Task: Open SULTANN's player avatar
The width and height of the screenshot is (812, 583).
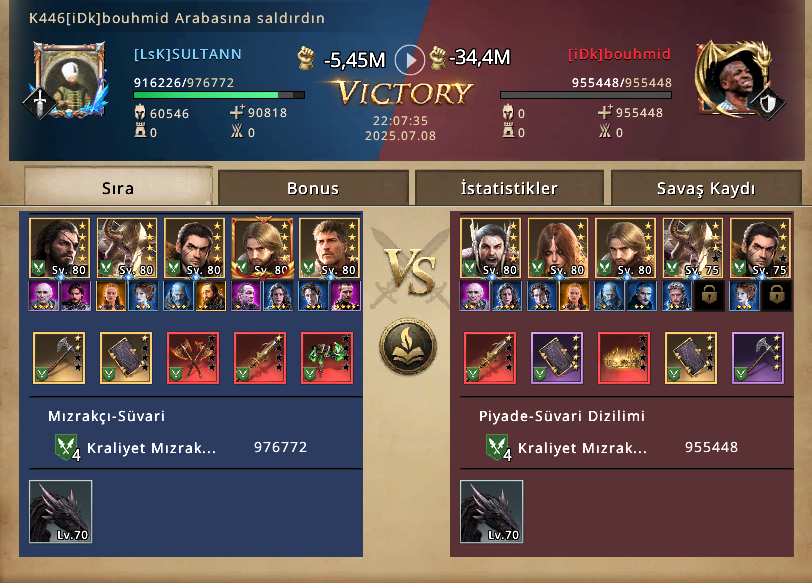Action: (68, 78)
